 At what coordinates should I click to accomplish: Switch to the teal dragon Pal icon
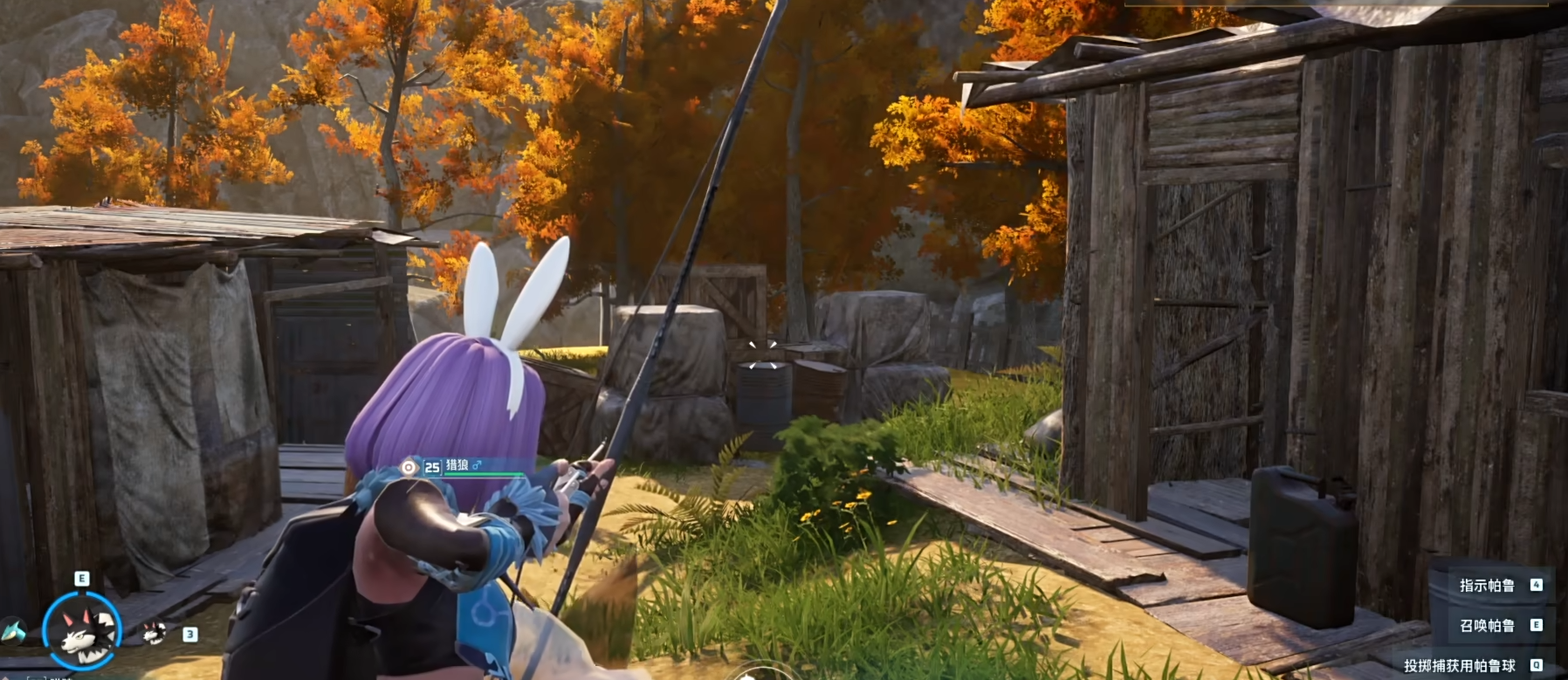[12, 629]
